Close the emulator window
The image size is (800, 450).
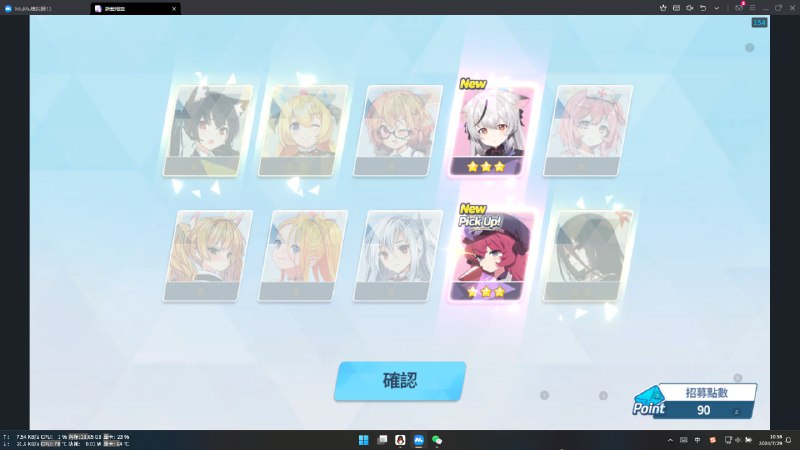(x=790, y=7)
